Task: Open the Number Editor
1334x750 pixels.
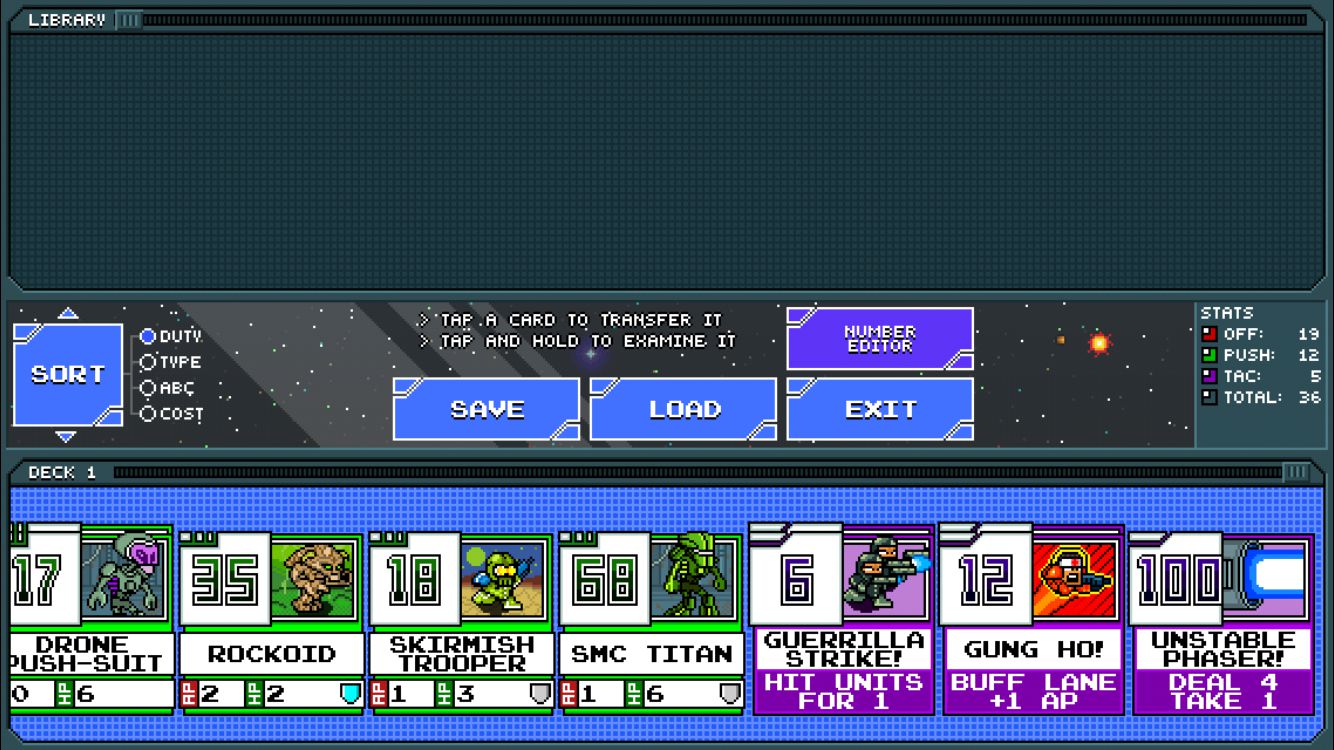Action: pyautogui.click(x=880, y=338)
